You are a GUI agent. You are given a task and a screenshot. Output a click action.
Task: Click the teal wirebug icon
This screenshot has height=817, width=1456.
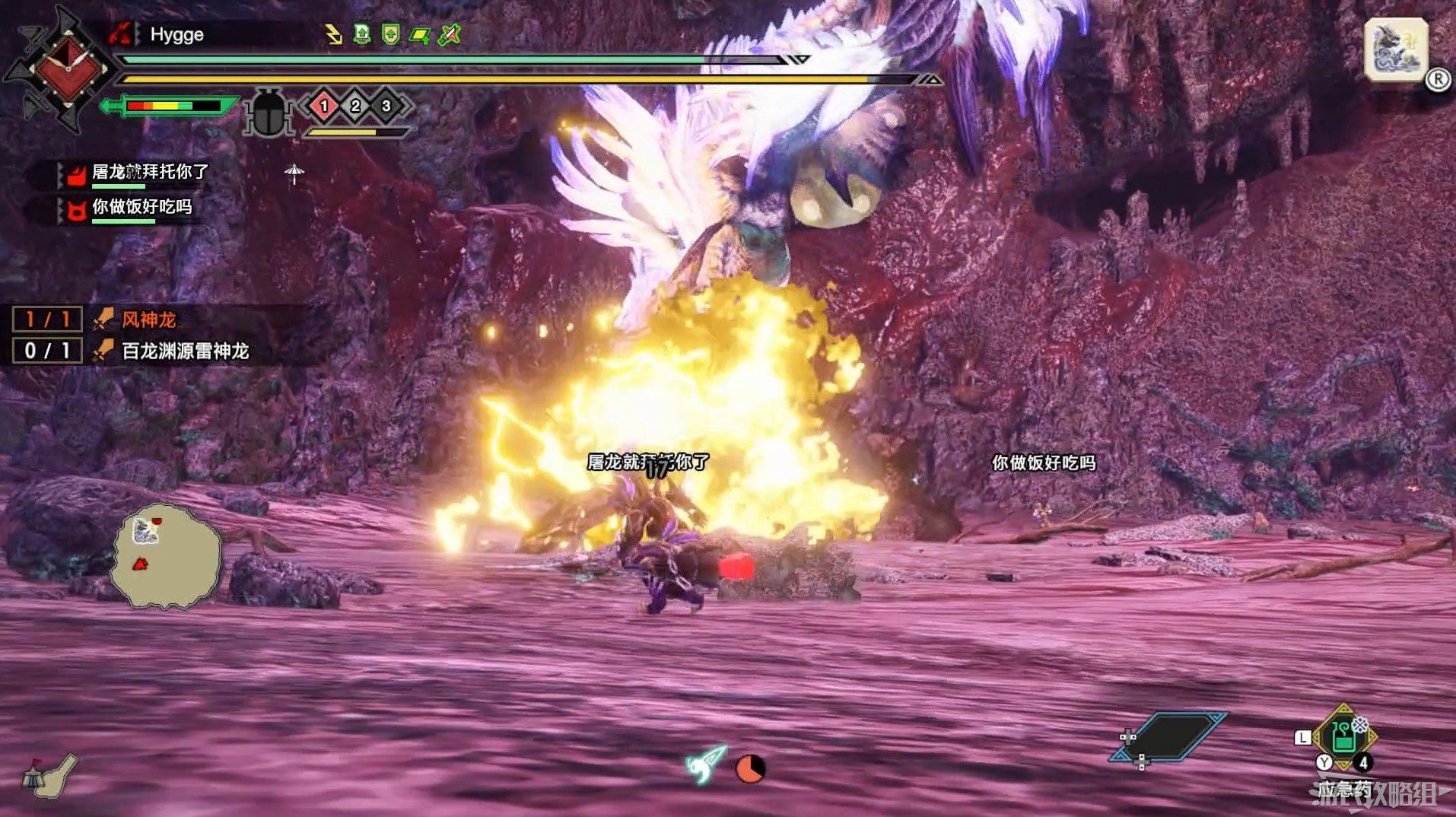(x=707, y=763)
